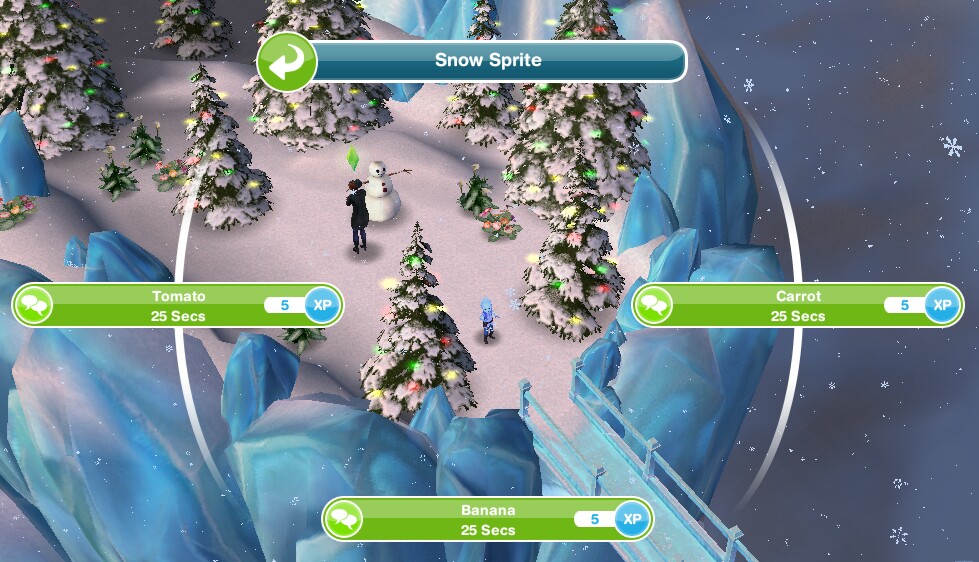Choose the Tomato dialogue option
Image resolution: width=979 pixels, height=562 pixels.
coord(178,305)
